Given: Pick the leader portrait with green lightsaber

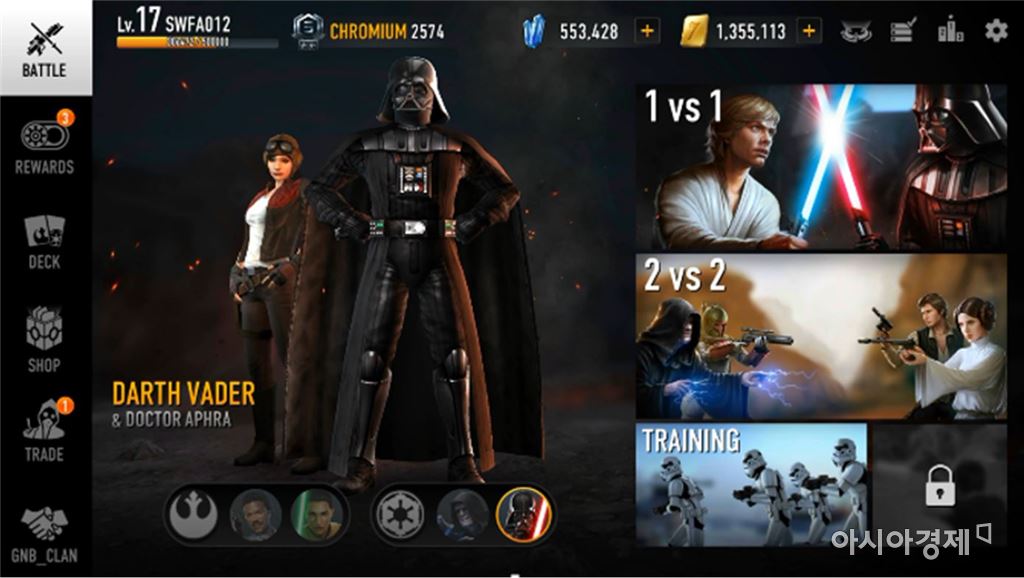Looking at the screenshot, I should pyautogui.click(x=316, y=515).
